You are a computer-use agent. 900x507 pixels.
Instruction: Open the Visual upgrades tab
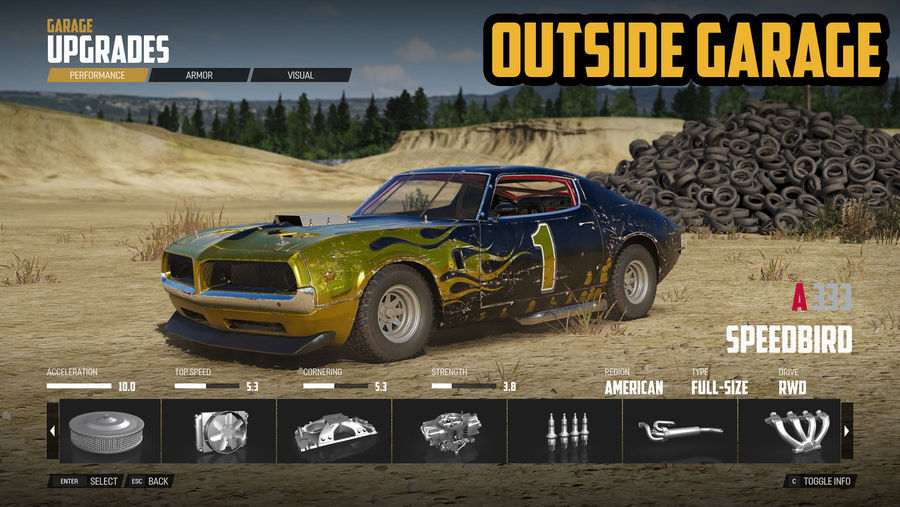(300, 75)
